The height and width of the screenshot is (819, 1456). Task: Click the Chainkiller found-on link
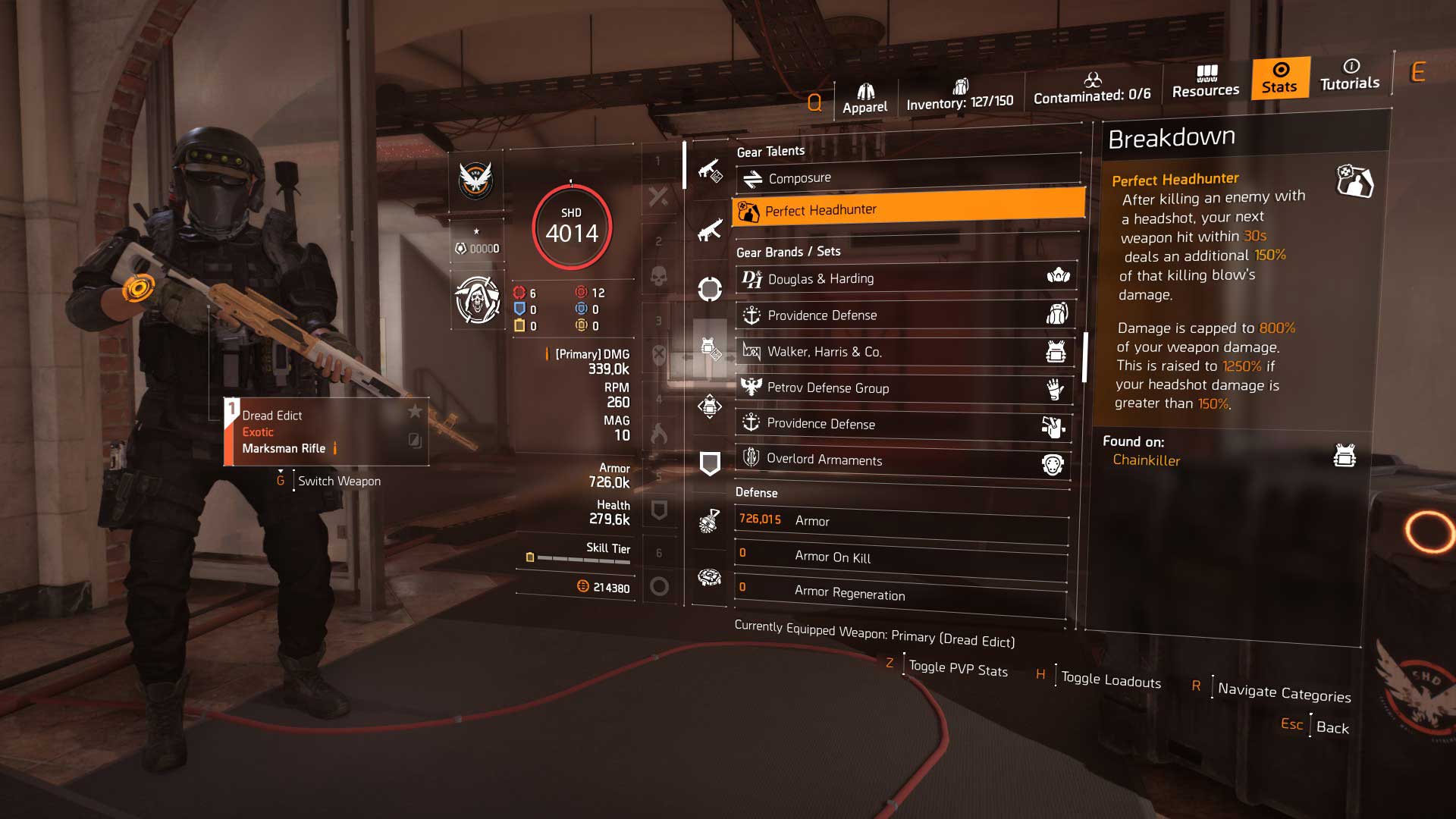pos(1146,460)
